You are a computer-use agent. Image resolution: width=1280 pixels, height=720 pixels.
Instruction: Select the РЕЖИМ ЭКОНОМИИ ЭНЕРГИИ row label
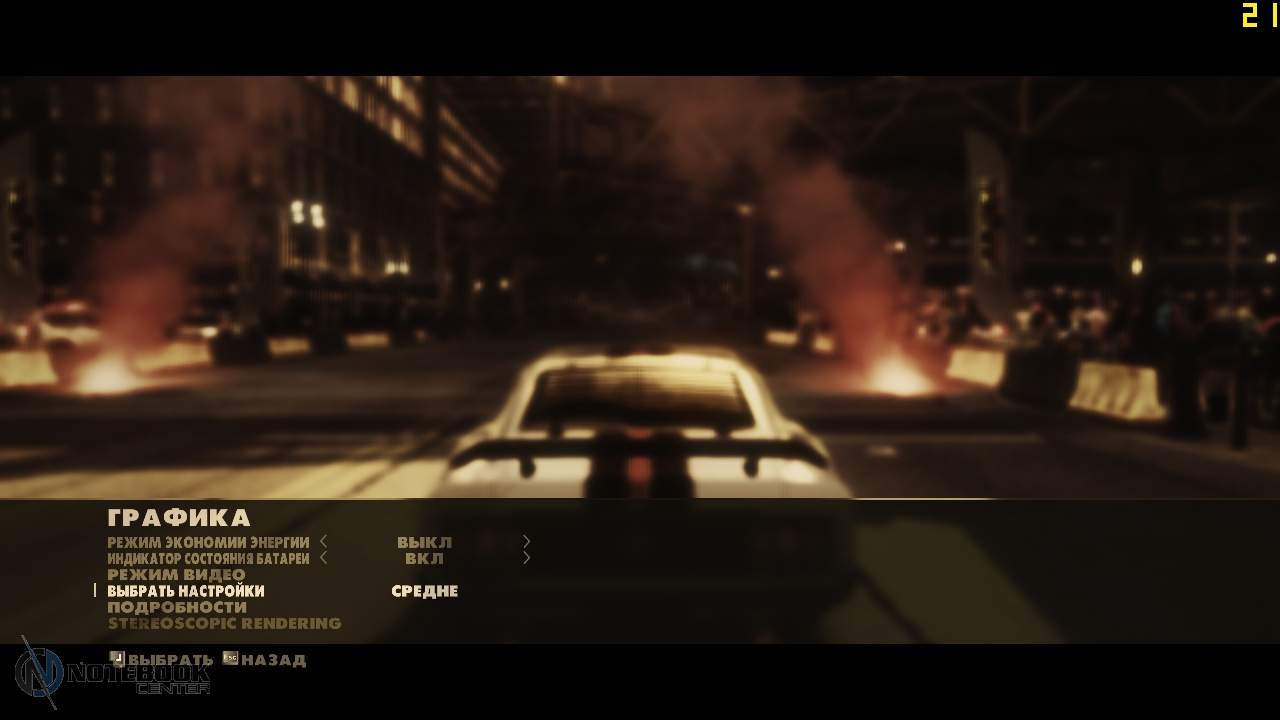pos(208,542)
